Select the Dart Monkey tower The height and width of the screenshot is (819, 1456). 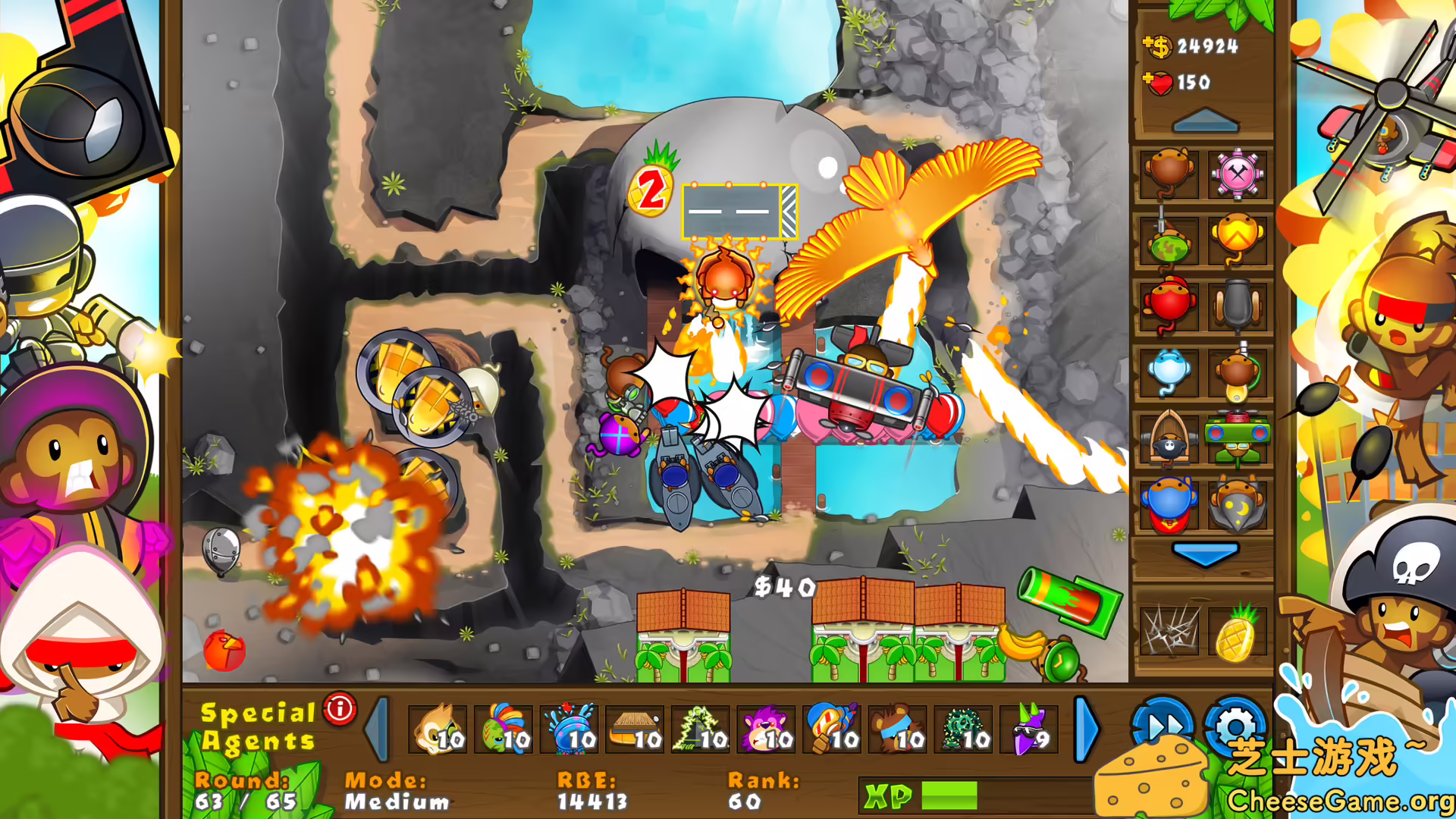point(1169,174)
